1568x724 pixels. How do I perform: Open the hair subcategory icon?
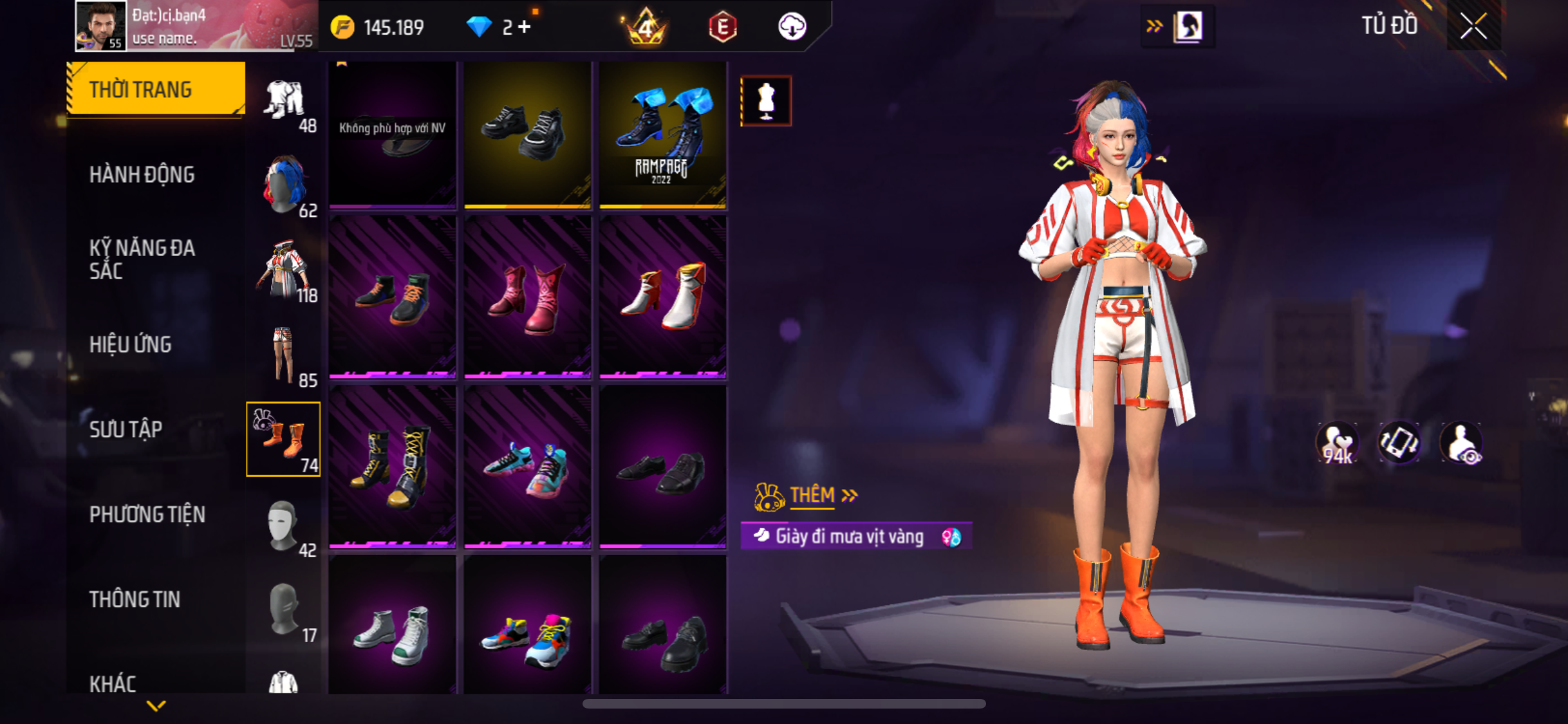[x=283, y=185]
